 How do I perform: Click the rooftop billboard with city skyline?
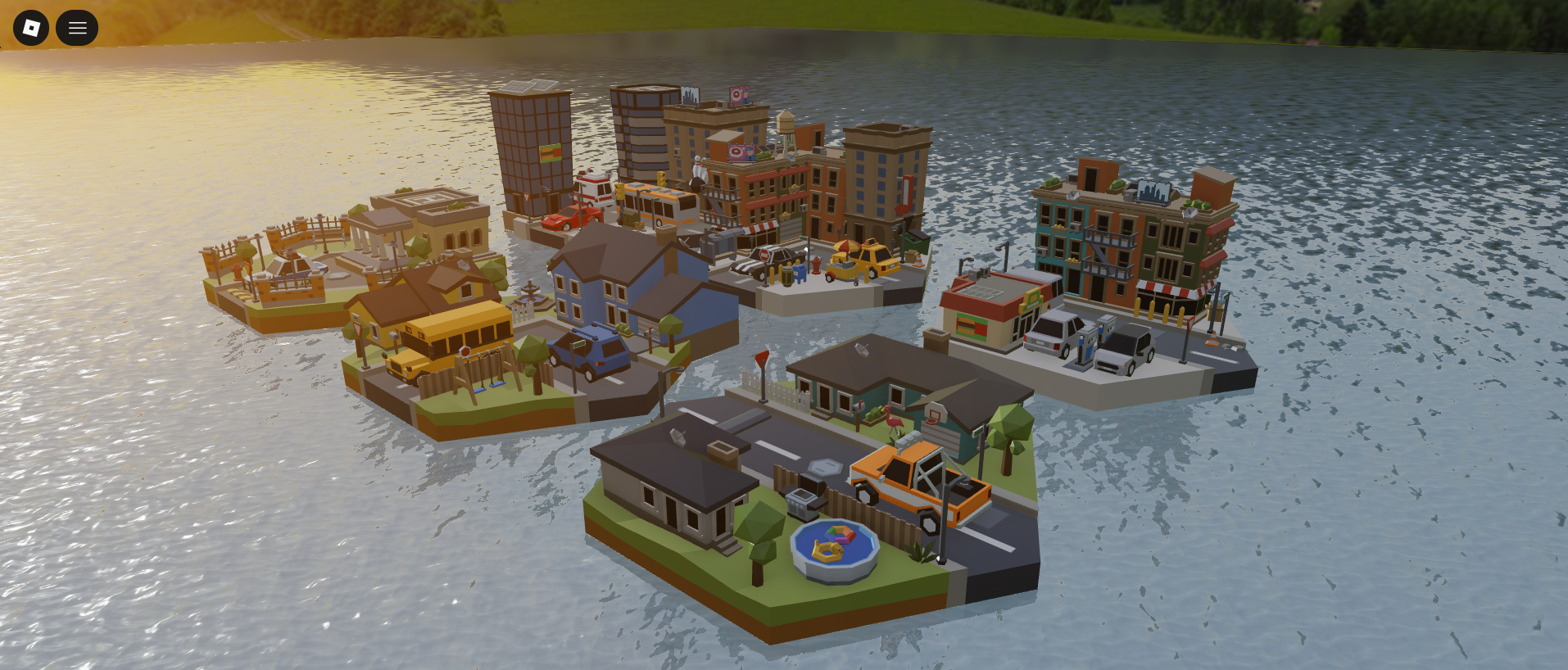point(1153,190)
